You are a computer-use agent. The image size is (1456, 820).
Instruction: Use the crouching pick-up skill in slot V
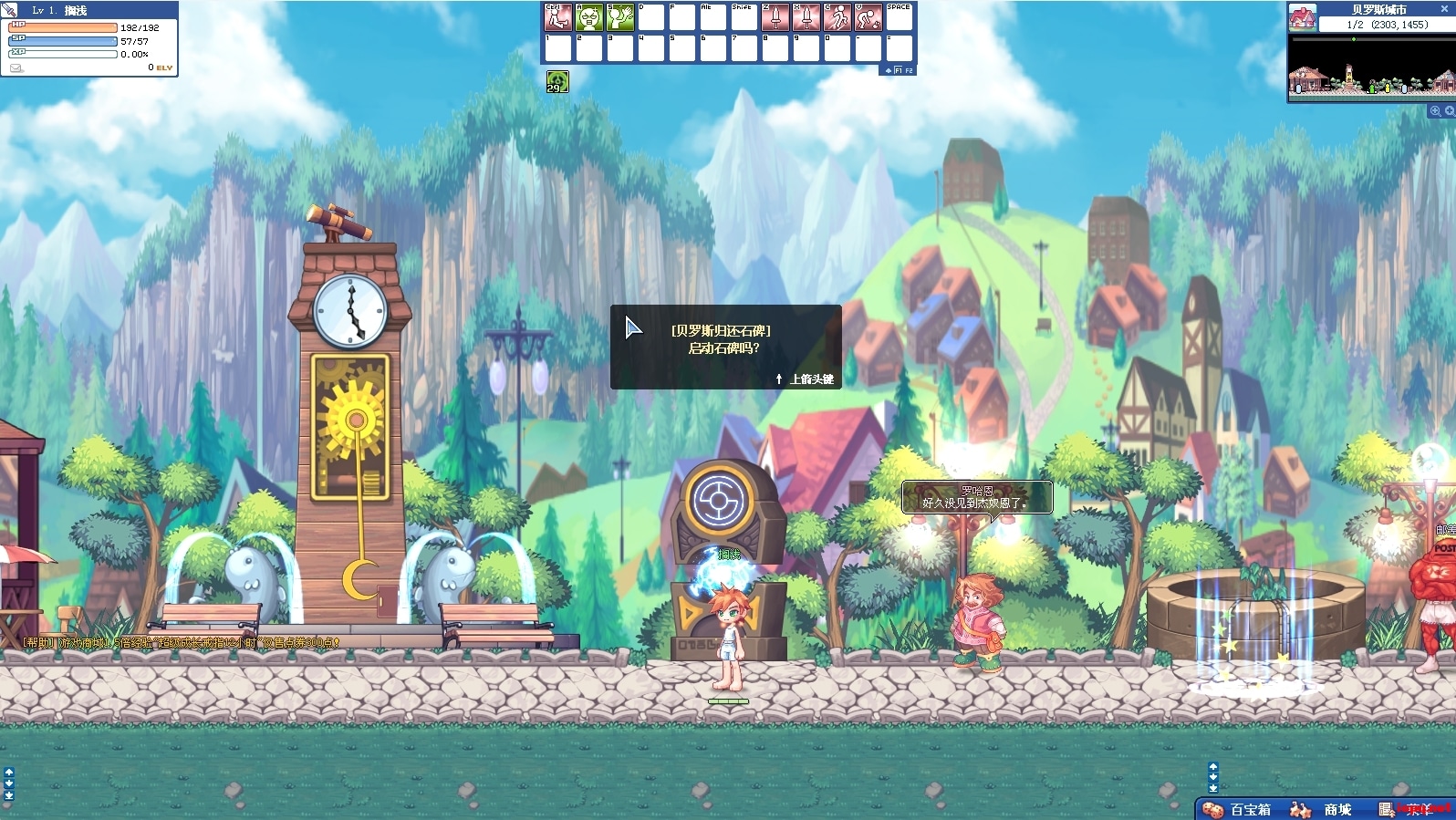(868, 17)
